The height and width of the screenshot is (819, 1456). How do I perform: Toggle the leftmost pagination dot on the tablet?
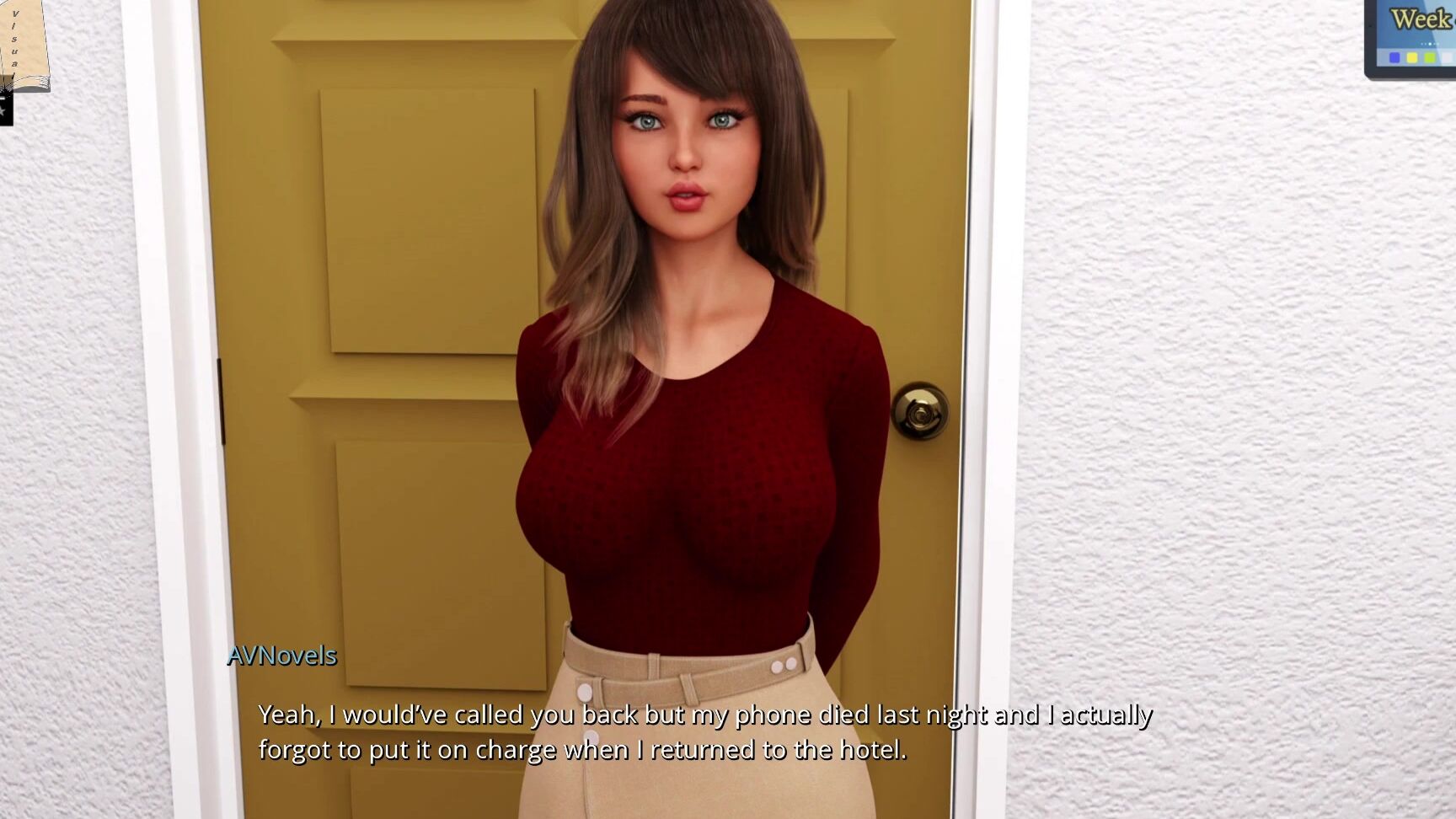click(1421, 44)
